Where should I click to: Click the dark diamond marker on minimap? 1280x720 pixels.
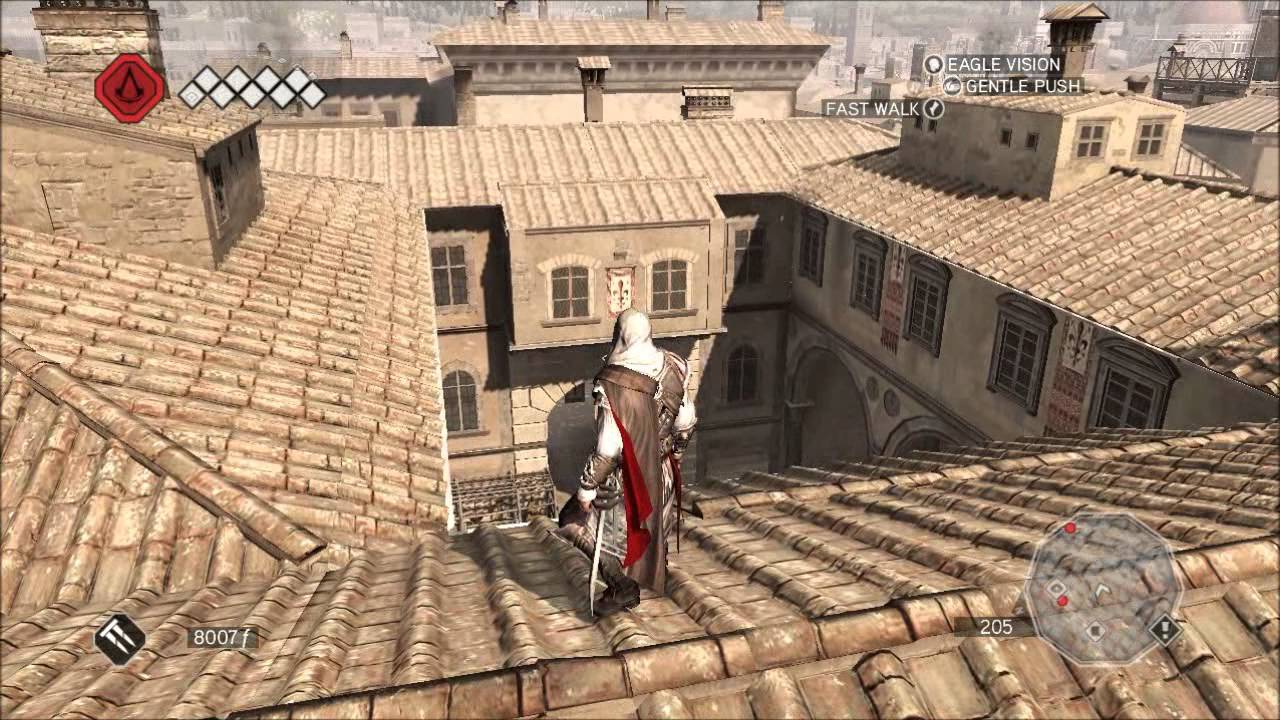click(x=1095, y=630)
